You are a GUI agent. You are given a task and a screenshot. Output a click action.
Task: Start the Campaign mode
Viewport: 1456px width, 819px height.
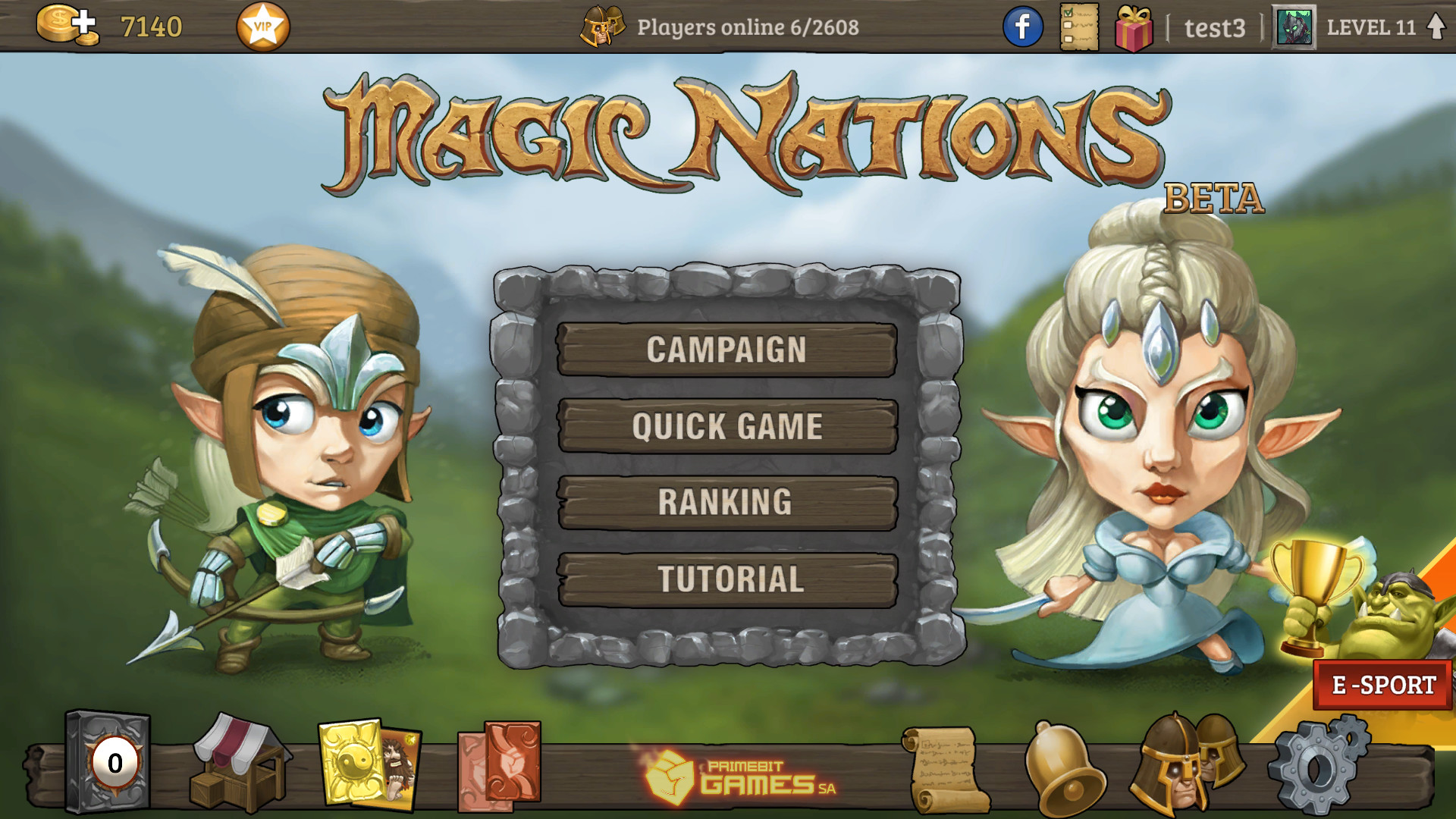726,350
